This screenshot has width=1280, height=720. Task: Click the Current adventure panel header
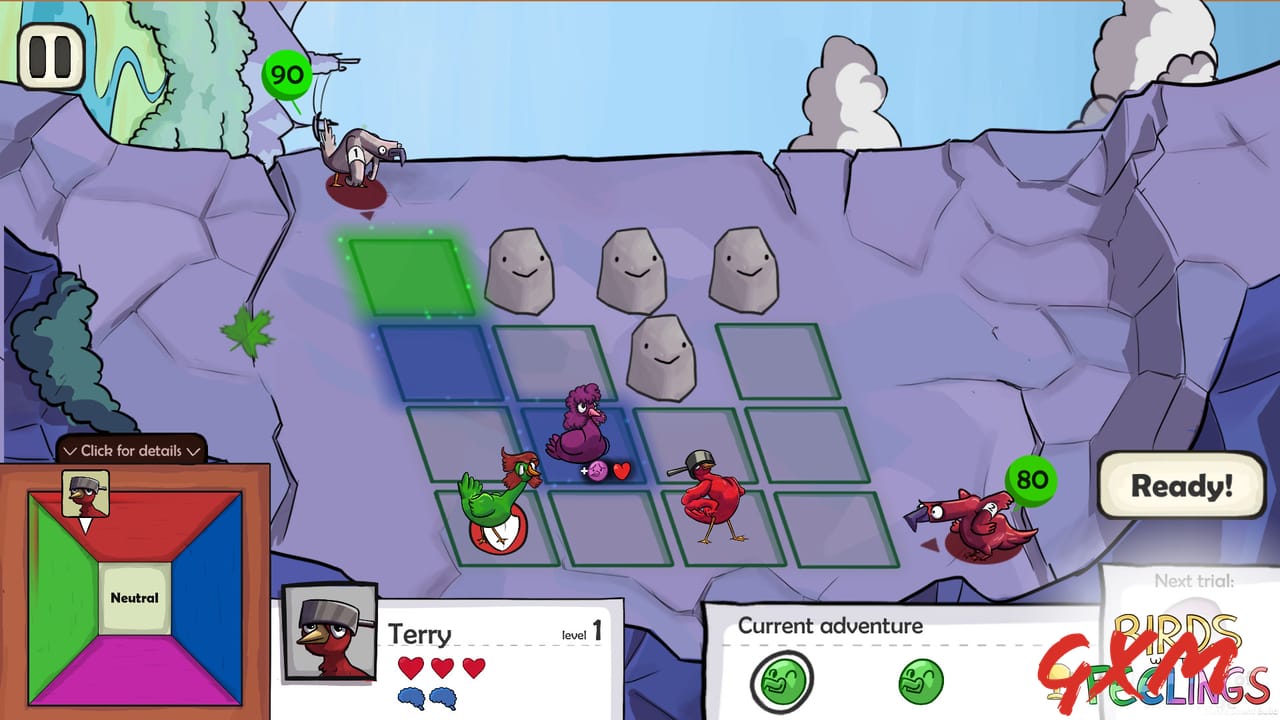tap(830, 626)
